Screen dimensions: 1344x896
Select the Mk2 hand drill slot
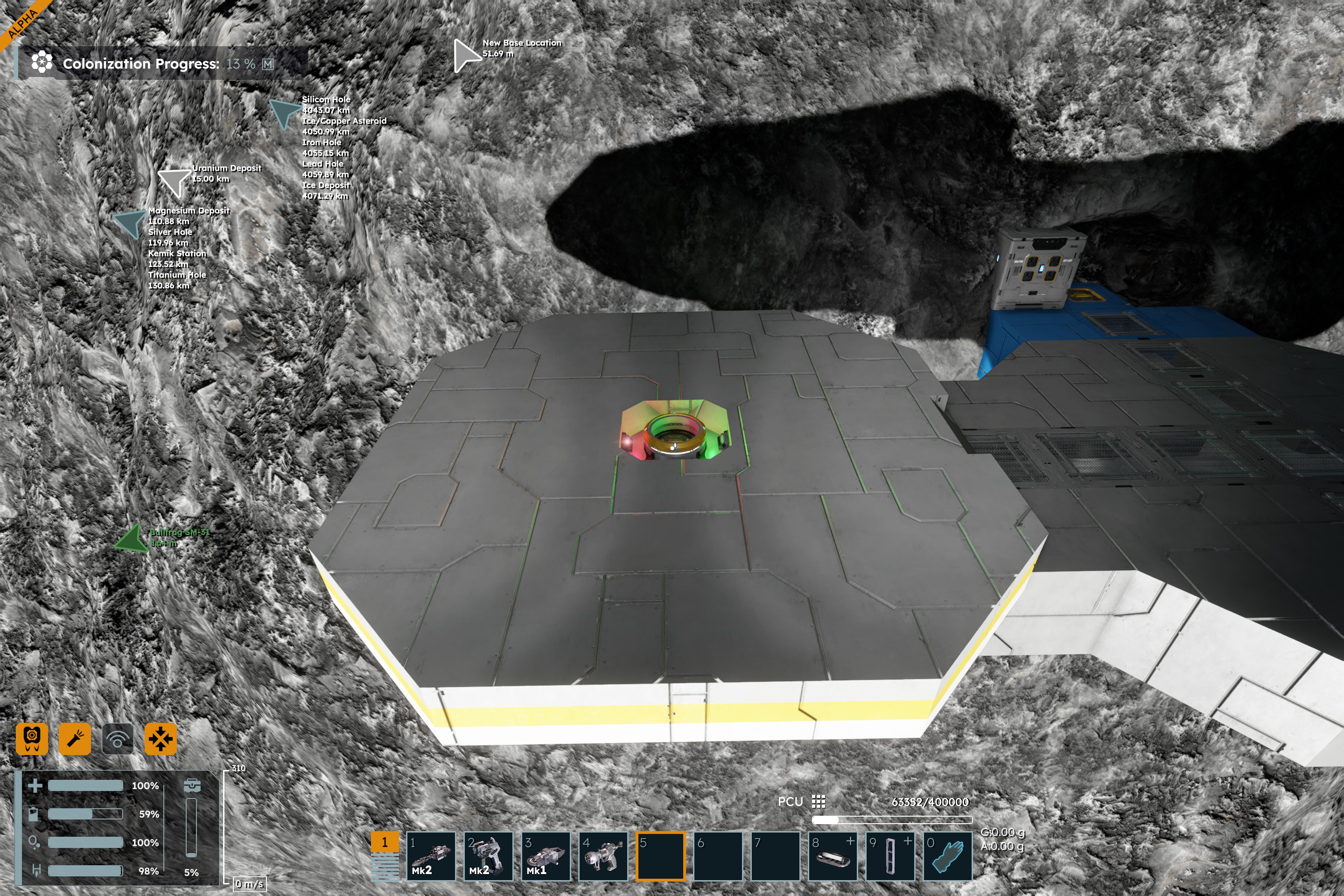(430, 855)
